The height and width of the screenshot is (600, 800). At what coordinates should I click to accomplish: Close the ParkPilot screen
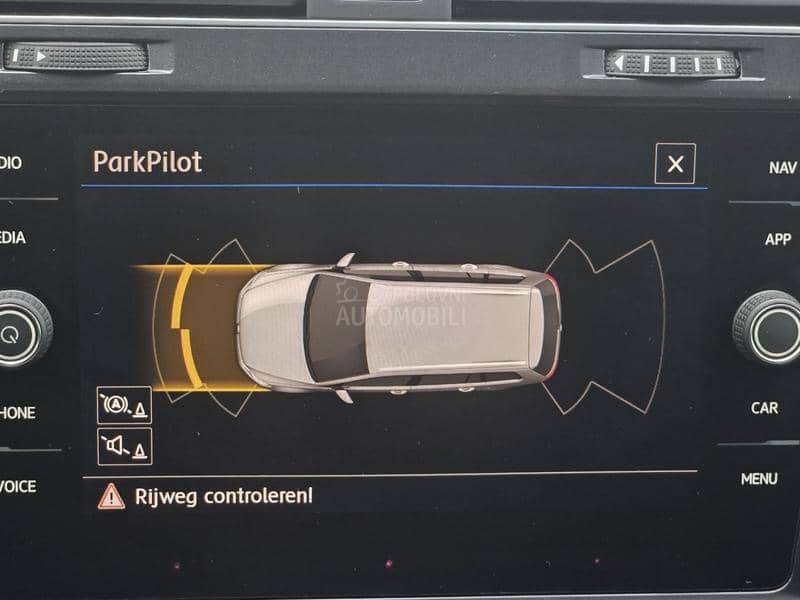coord(675,164)
